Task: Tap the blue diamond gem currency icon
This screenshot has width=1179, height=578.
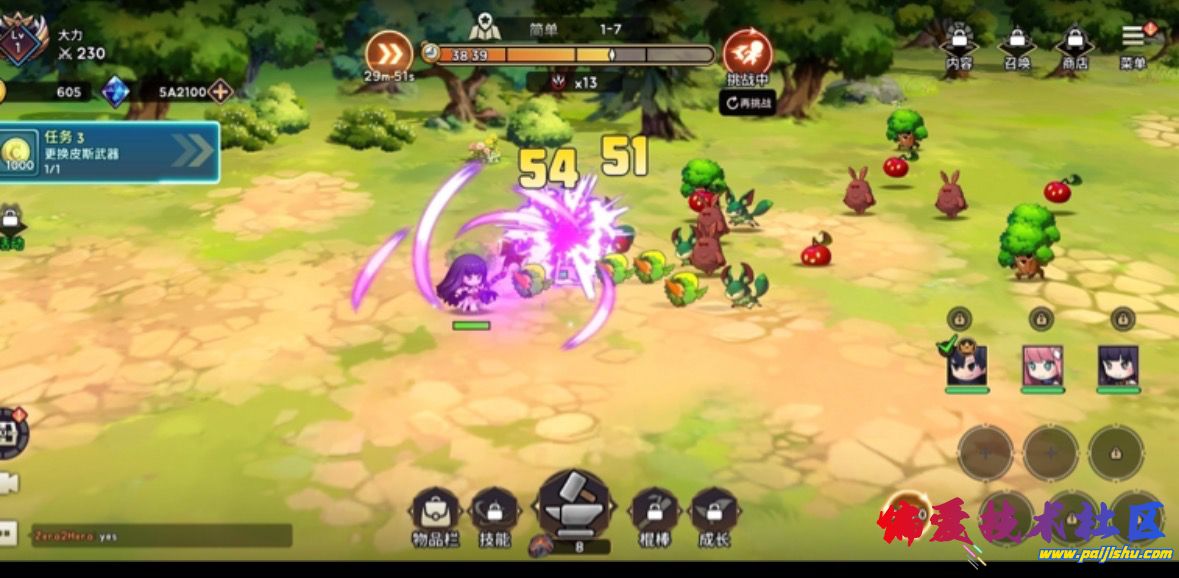Action: 116,92
